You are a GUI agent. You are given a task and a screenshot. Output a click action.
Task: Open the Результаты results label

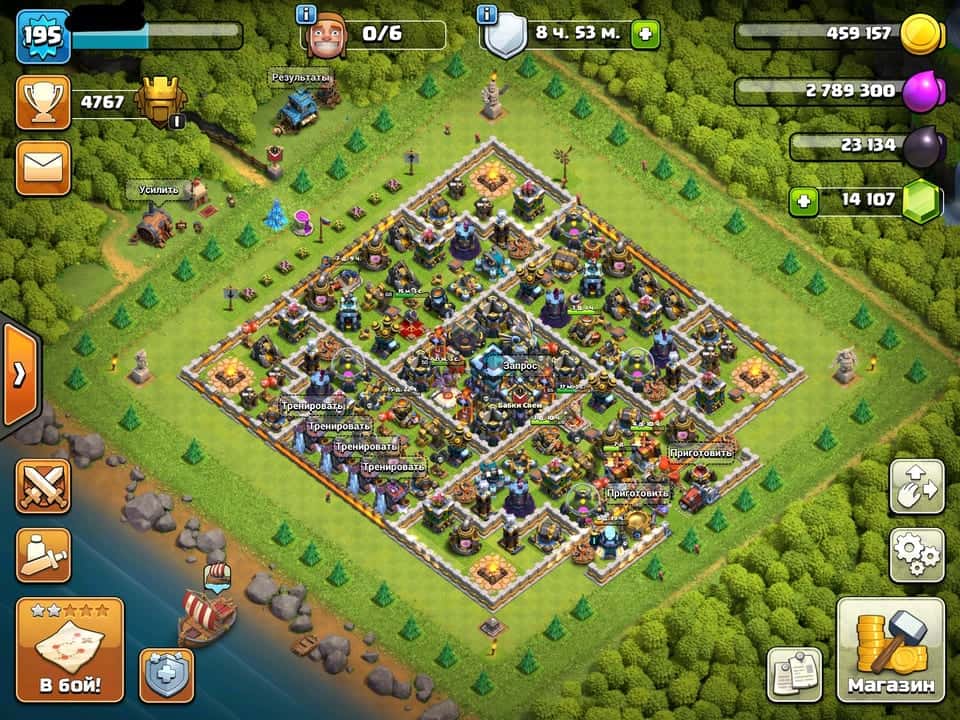click(301, 77)
